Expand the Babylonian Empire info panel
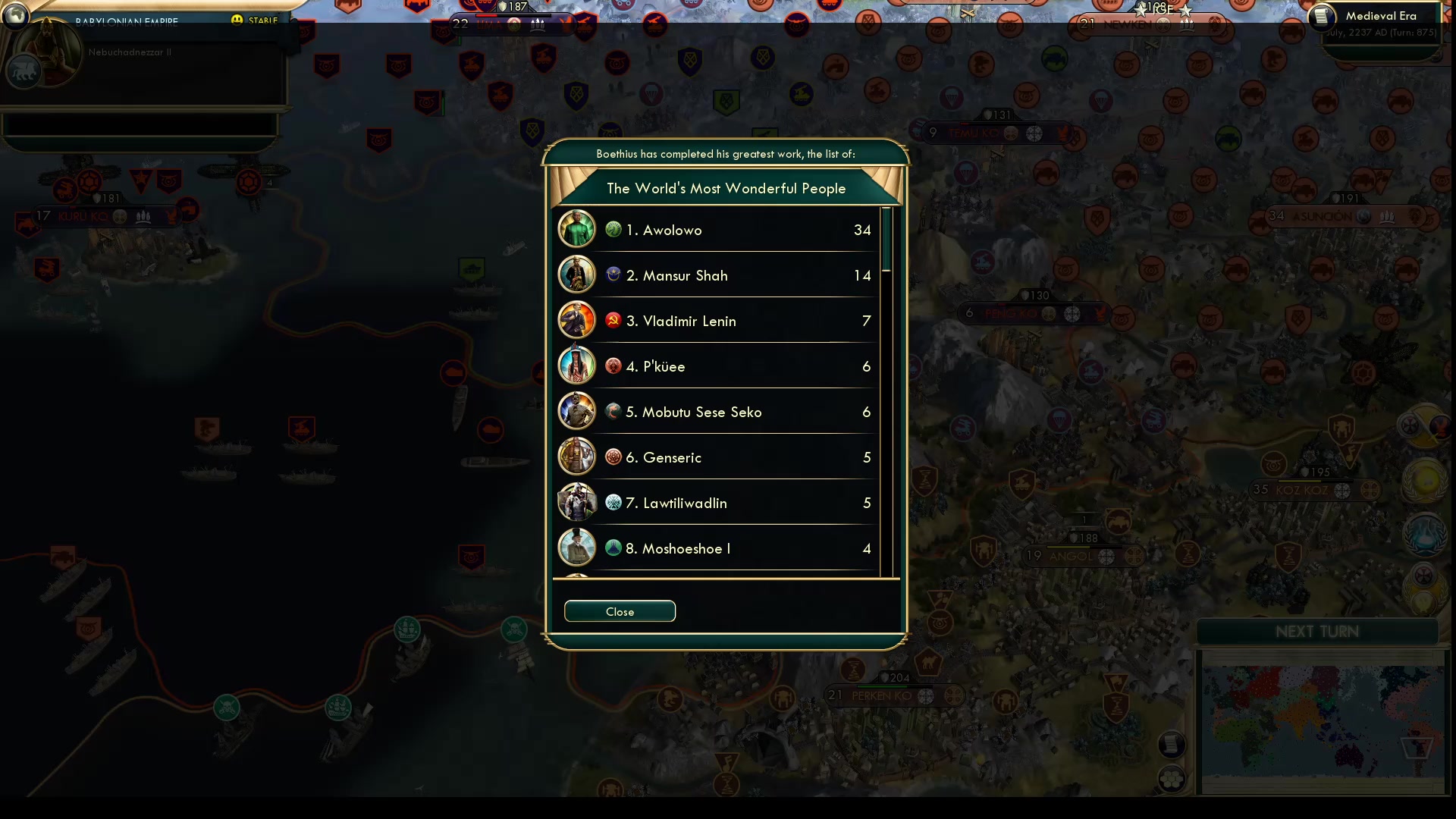 click(x=125, y=21)
